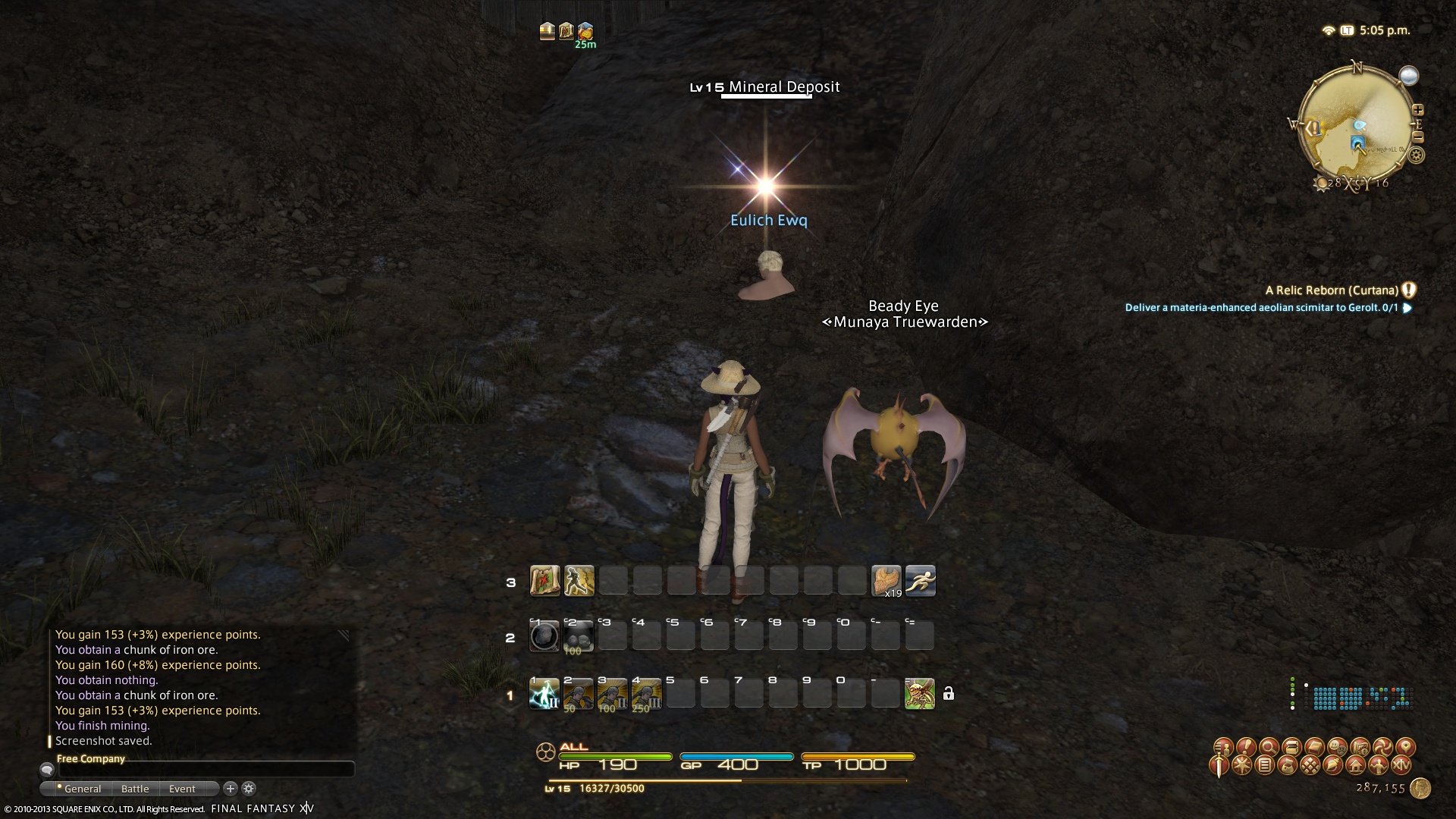
Task: Zoom in the minimap
Action: click(1417, 110)
